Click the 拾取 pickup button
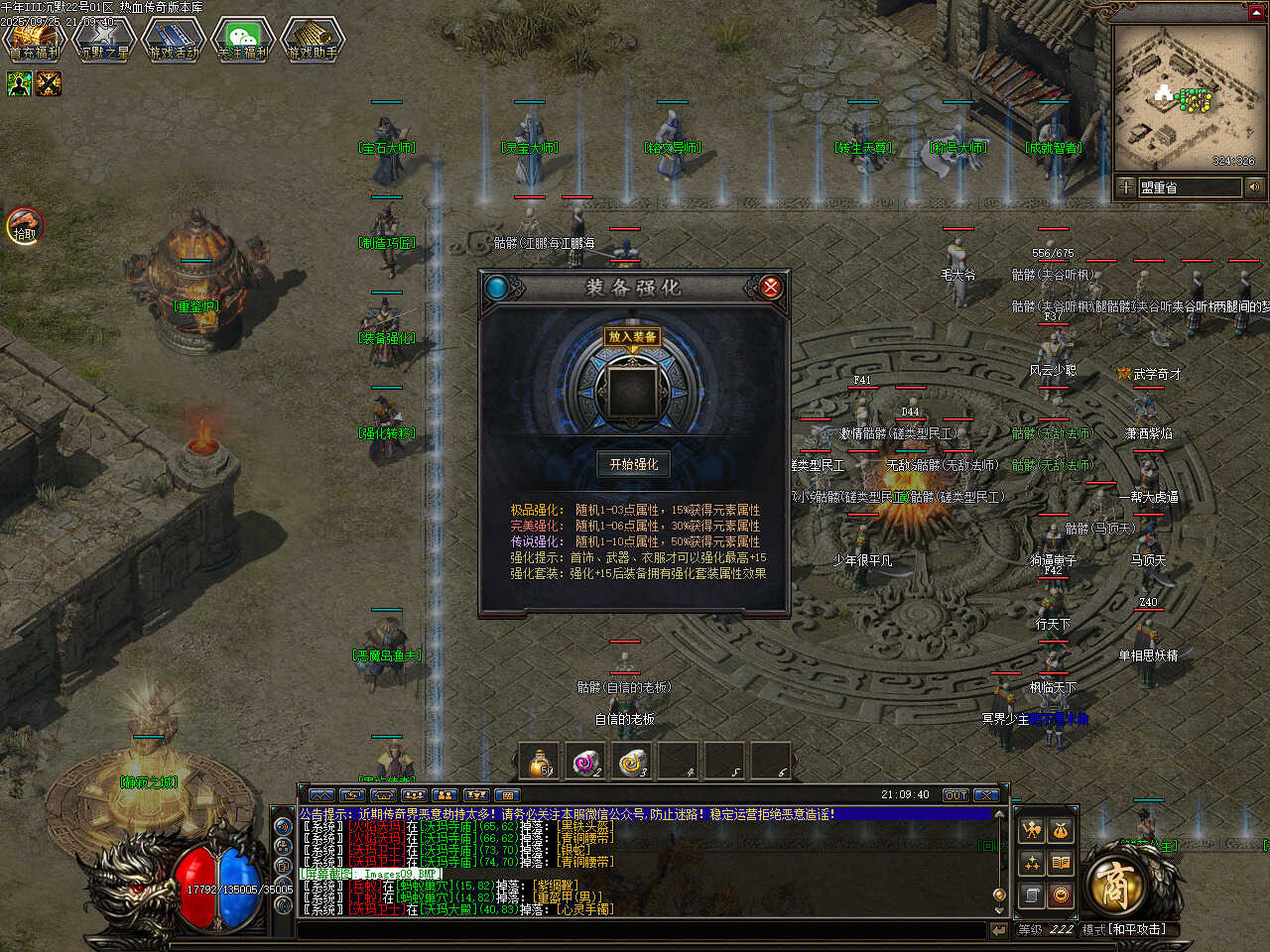1270x952 pixels. (25, 227)
